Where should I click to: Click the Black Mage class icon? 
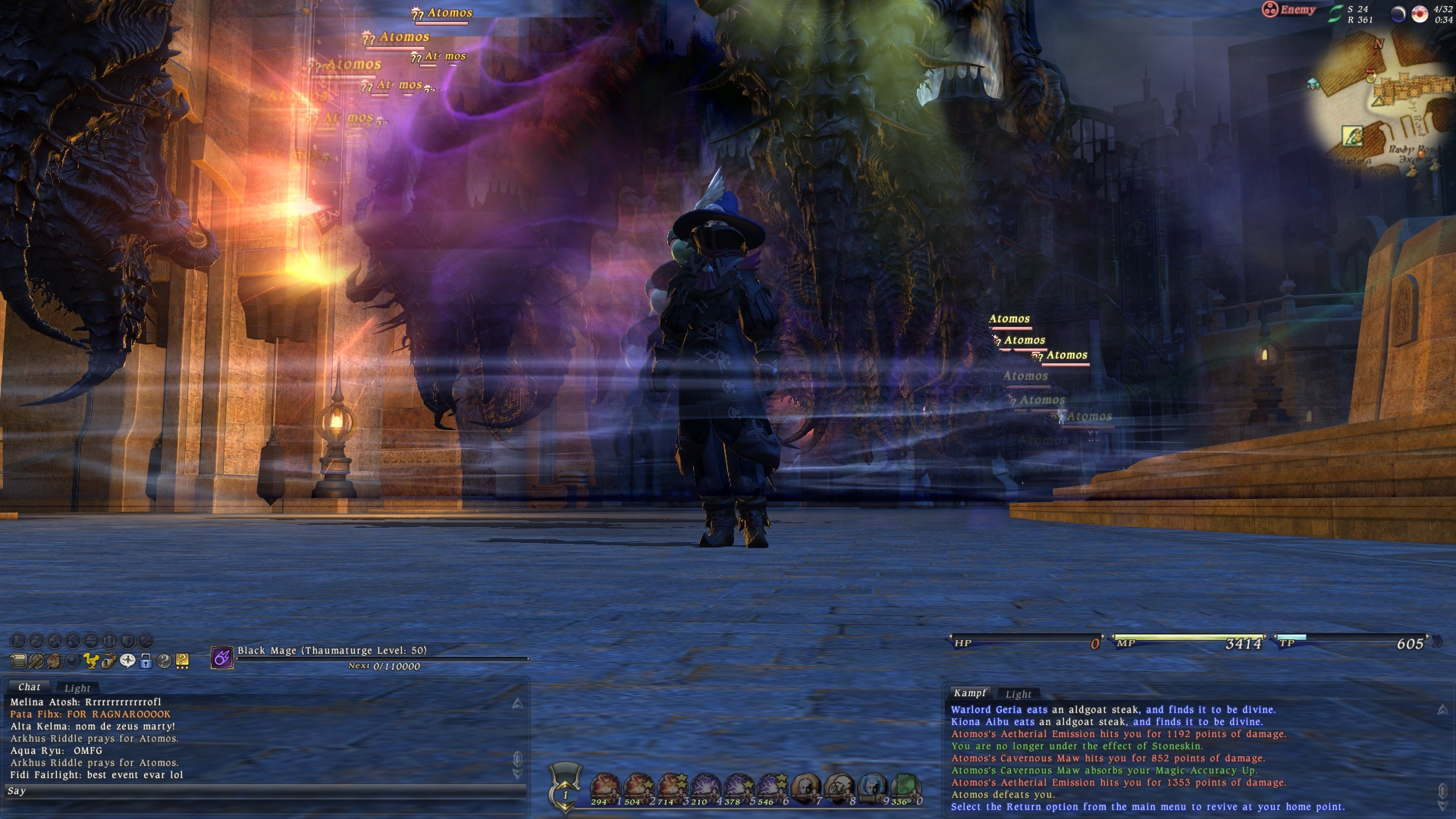click(x=221, y=657)
